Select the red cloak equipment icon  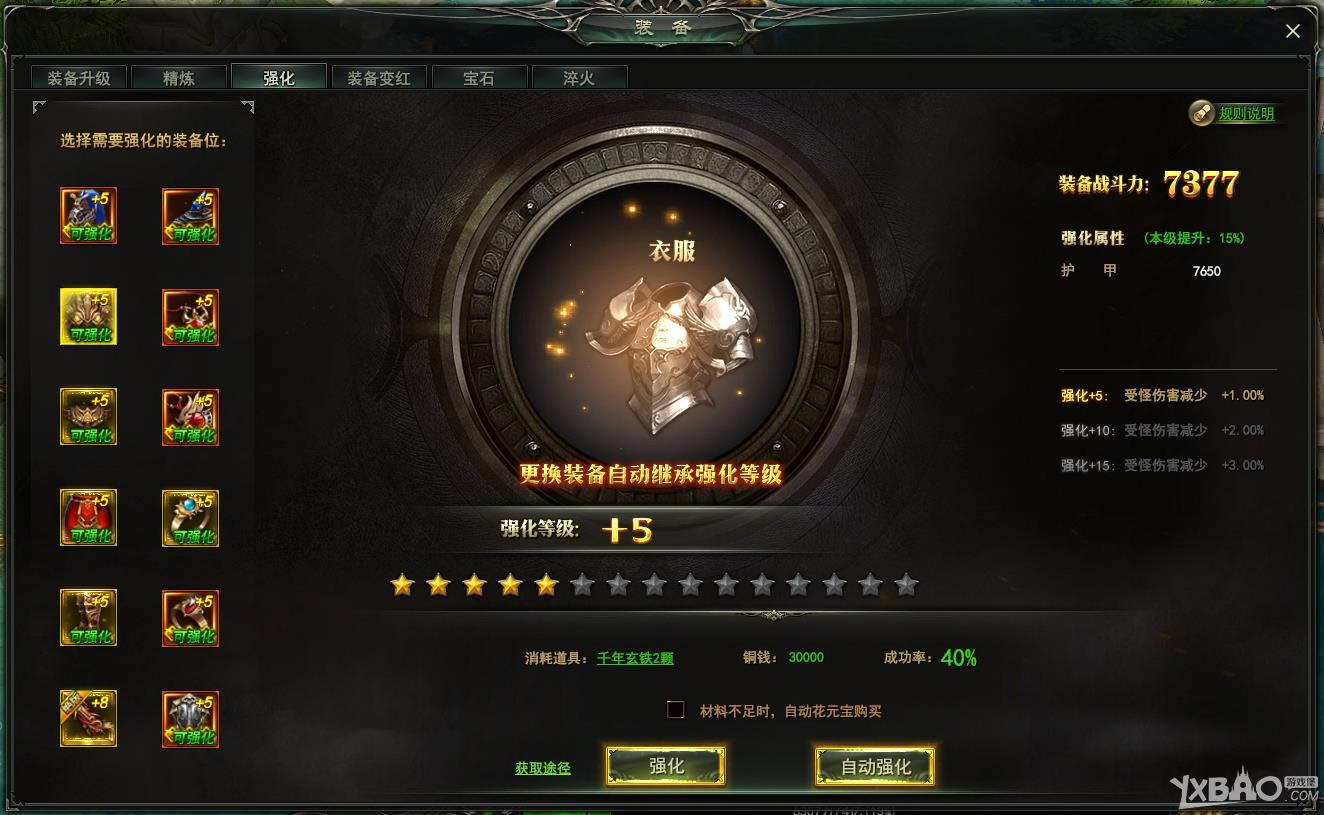[x=88, y=517]
